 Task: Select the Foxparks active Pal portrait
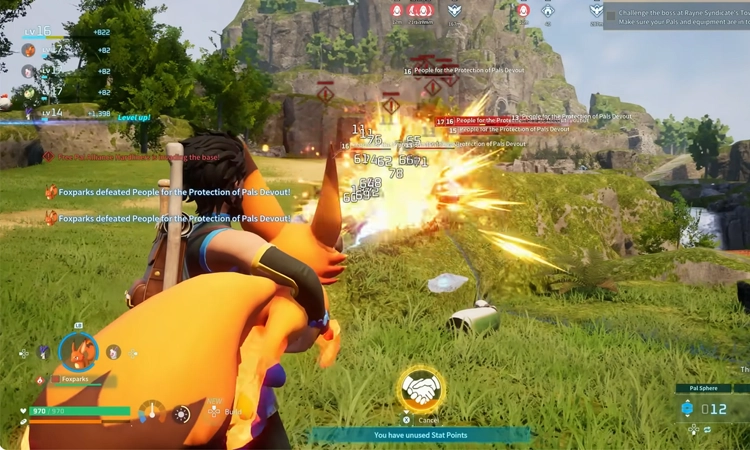[78, 352]
